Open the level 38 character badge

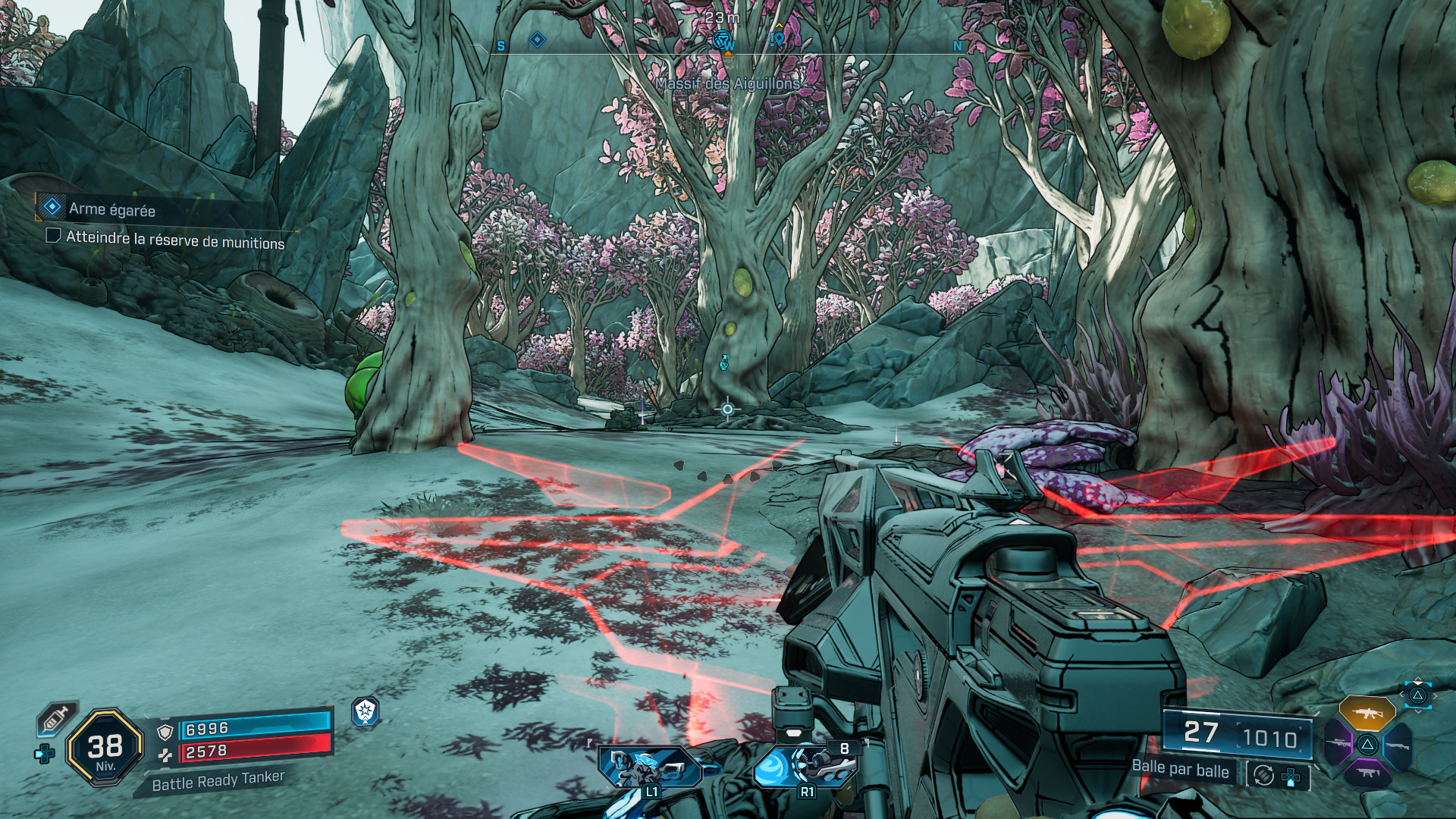point(105,748)
